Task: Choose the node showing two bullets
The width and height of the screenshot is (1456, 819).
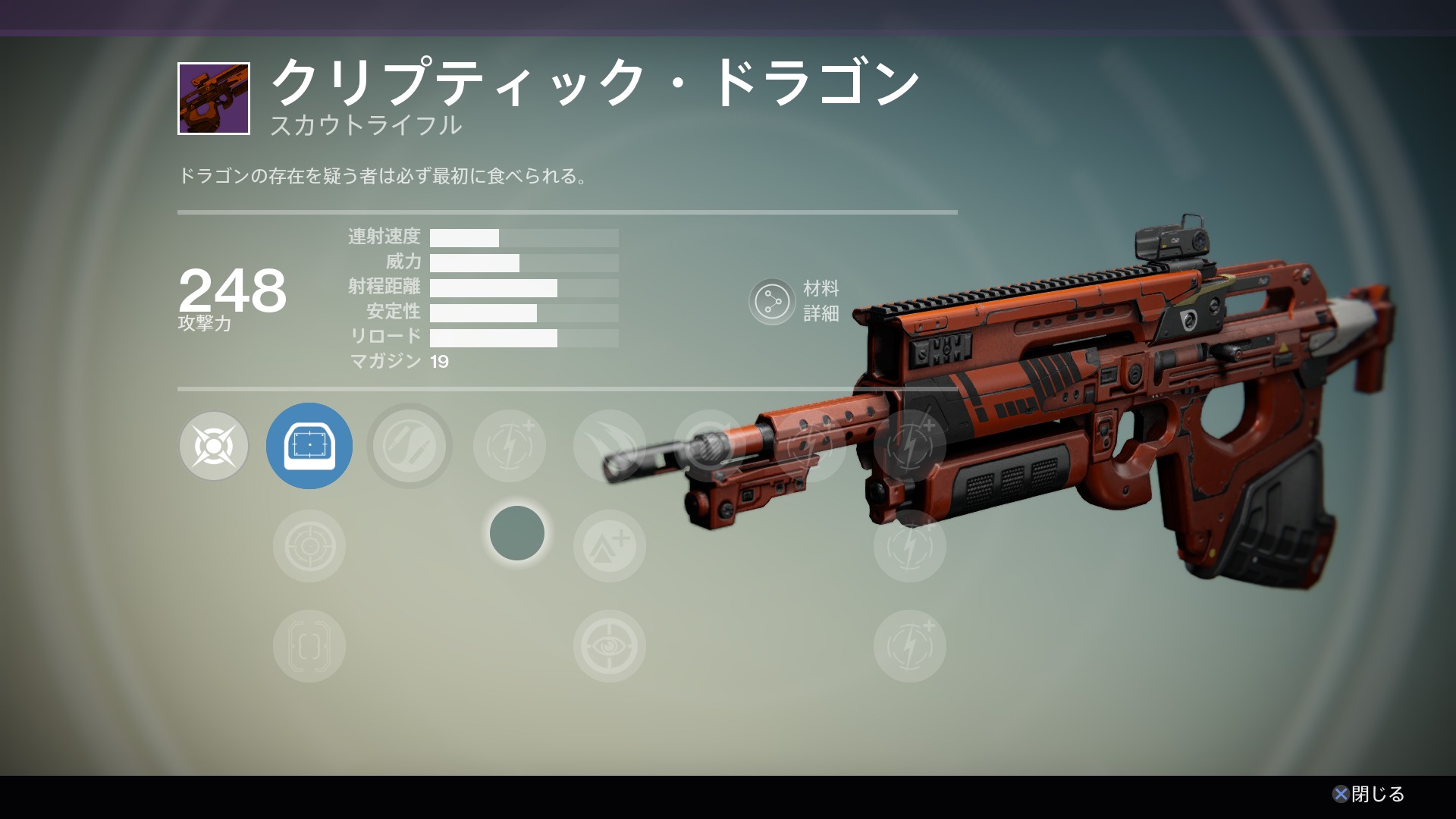Action: [x=409, y=446]
